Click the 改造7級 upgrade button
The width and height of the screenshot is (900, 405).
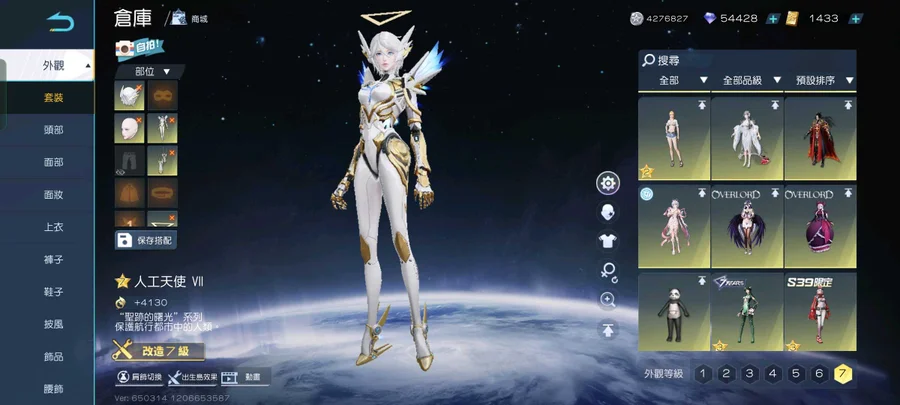(159, 351)
